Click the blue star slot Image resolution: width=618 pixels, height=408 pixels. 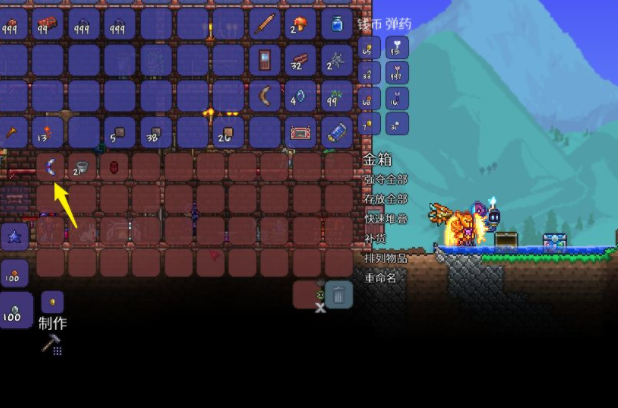(14, 237)
